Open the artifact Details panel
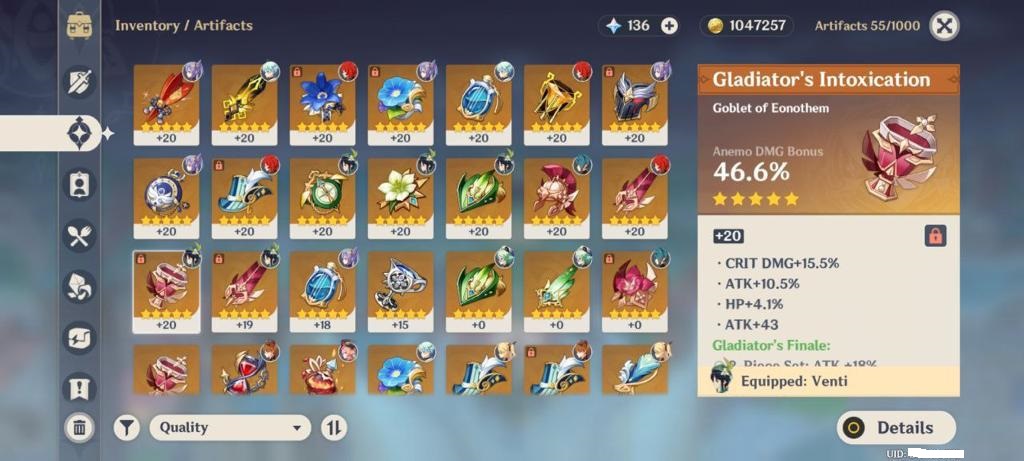Viewport: 1024px width, 461px height. click(x=896, y=428)
